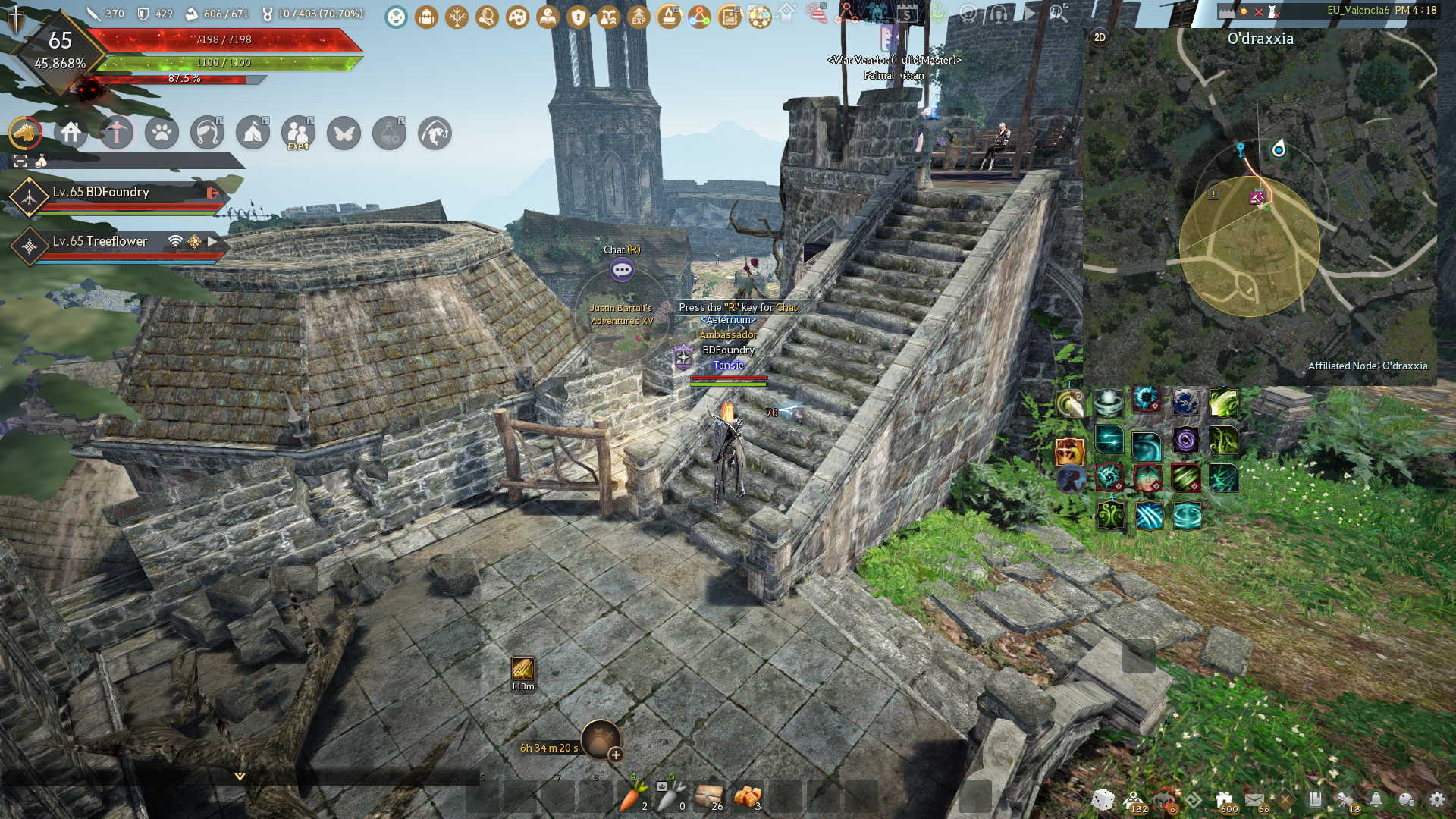Activate the green tree skill icon

1111,516
